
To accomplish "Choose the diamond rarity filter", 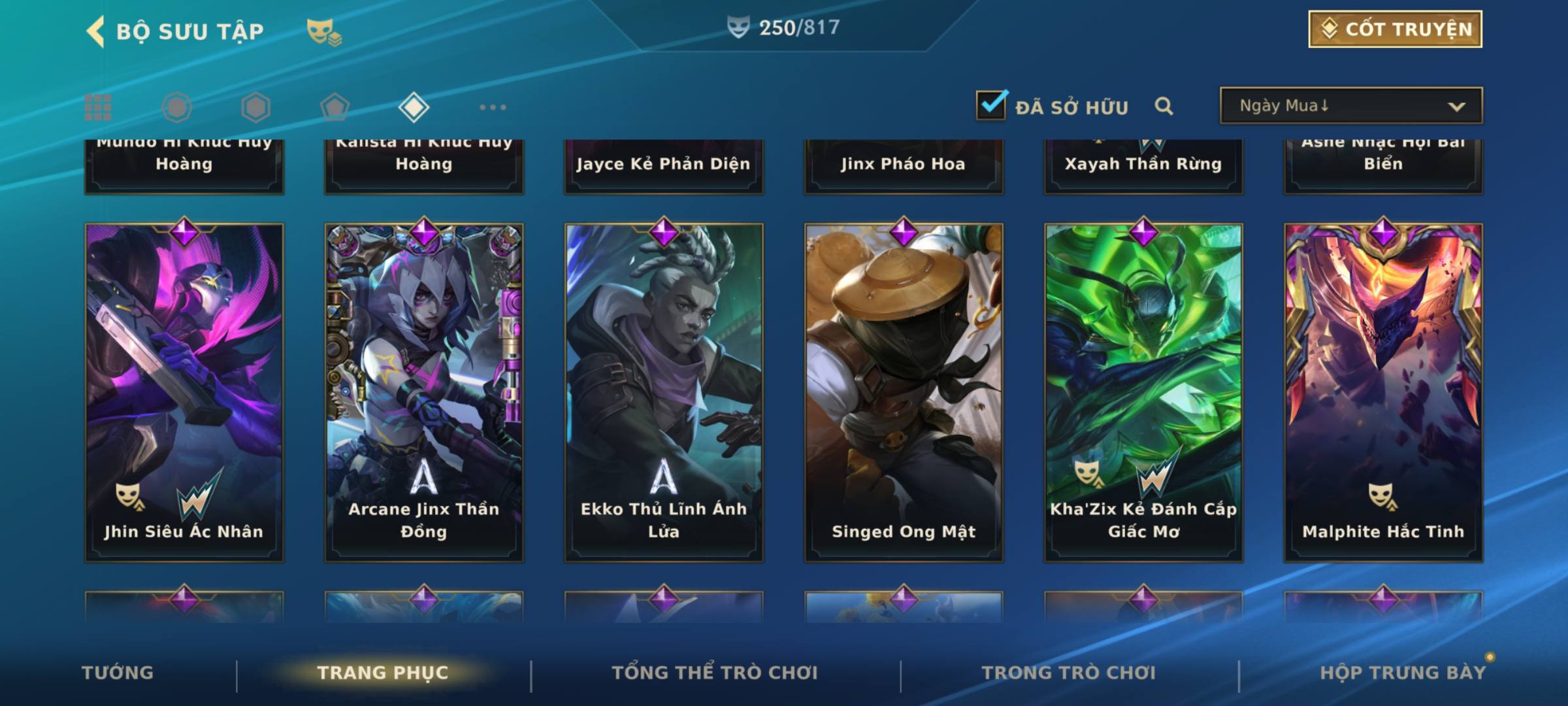I will coord(414,107).
